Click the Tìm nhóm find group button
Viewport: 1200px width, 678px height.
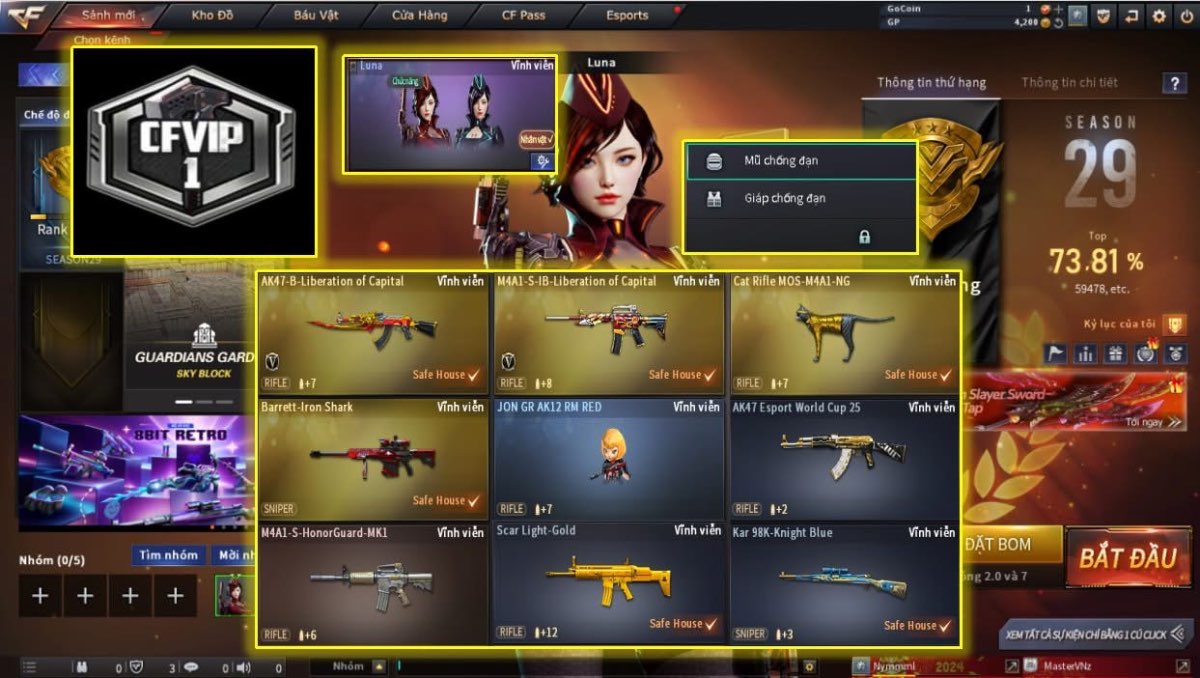coord(168,555)
